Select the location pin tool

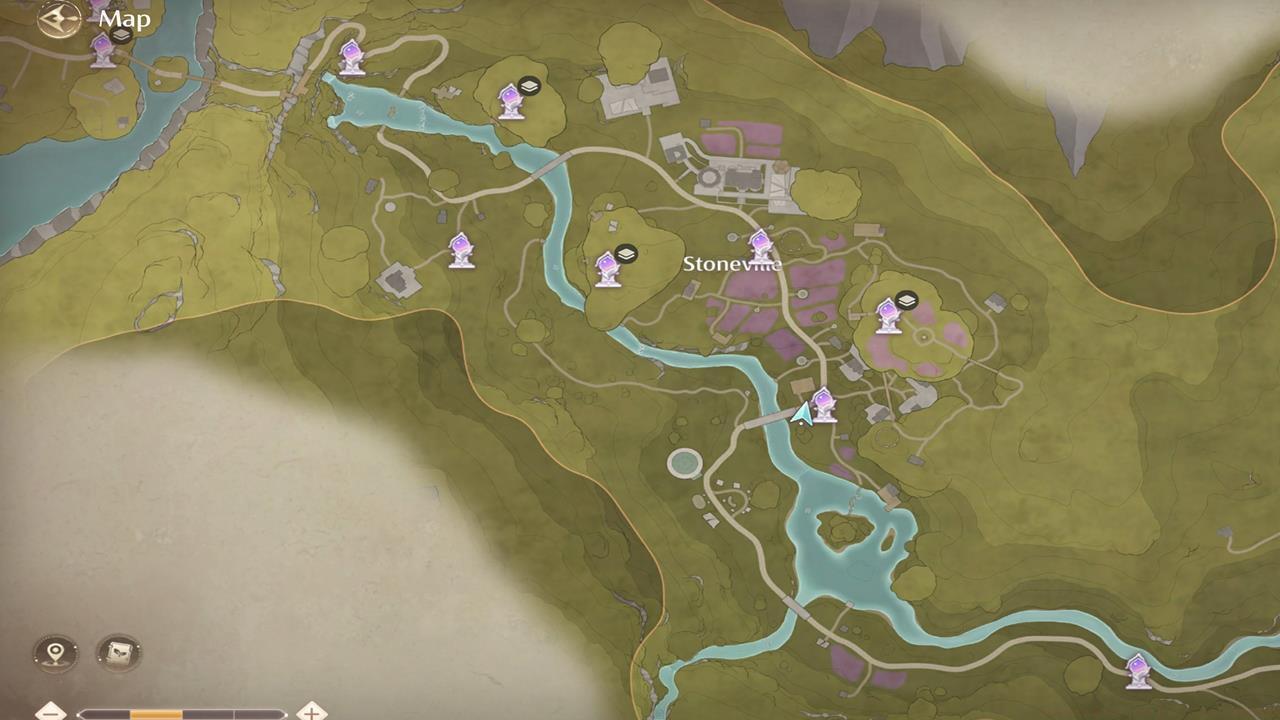[53, 653]
